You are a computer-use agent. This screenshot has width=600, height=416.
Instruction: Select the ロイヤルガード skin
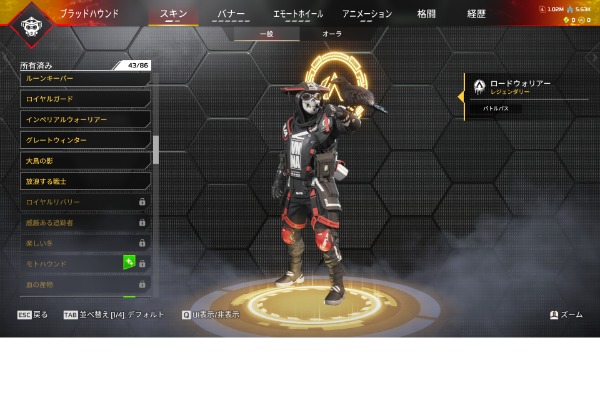point(85,99)
